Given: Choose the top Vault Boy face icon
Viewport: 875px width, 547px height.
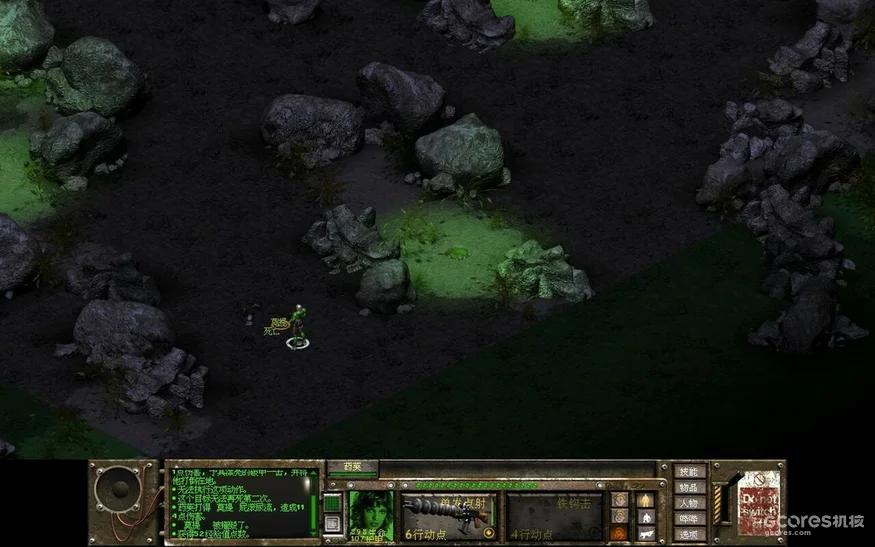Looking at the screenshot, I should [618, 499].
